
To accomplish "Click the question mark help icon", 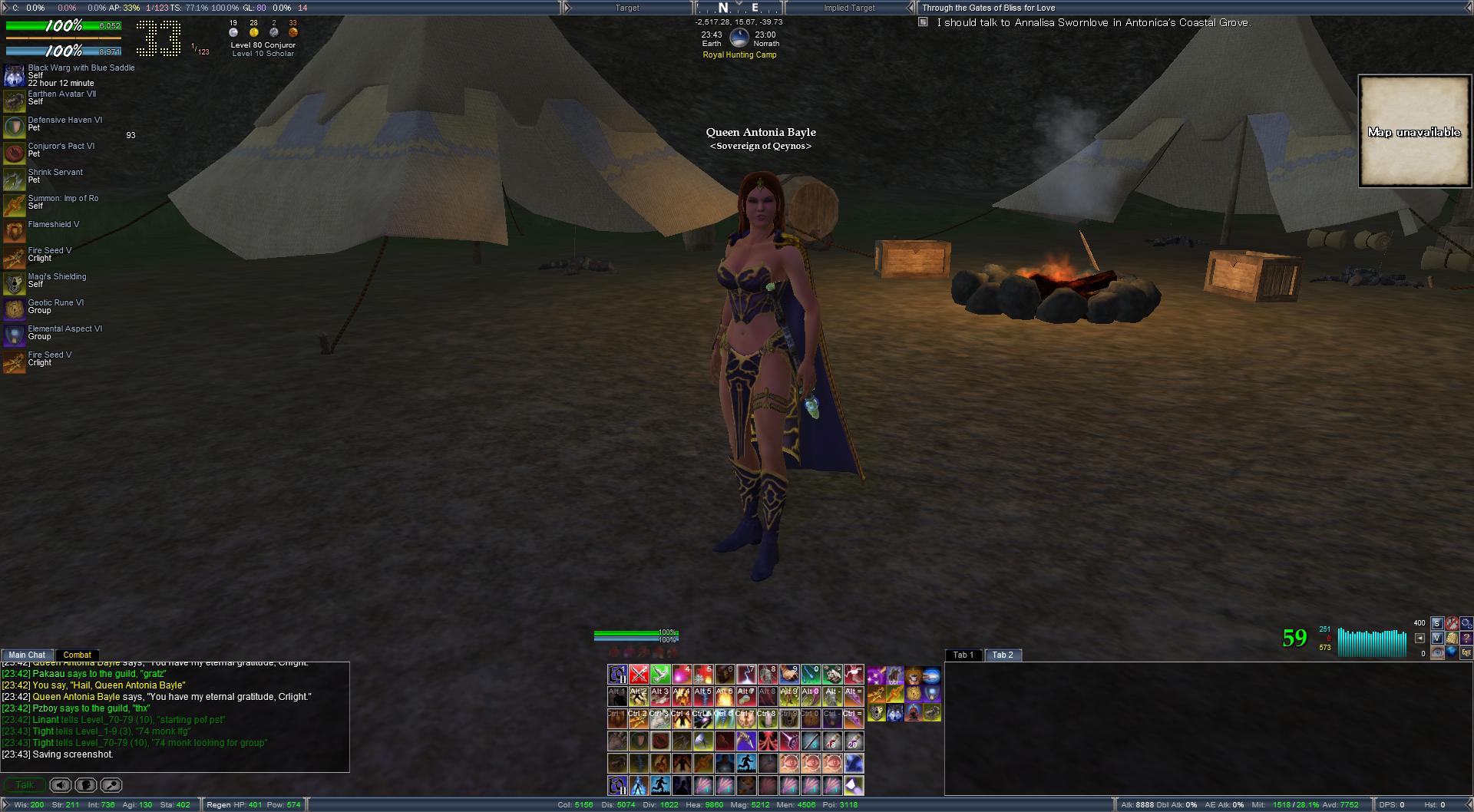I will click(x=1466, y=638).
